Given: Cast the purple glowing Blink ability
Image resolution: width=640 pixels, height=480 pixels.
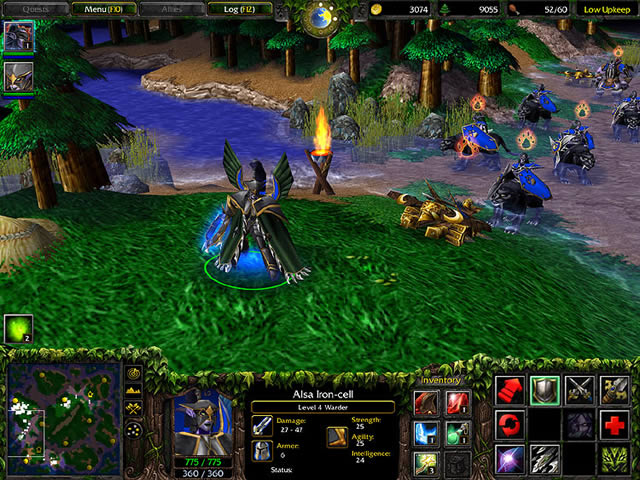Looking at the screenshot, I should point(511,459).
